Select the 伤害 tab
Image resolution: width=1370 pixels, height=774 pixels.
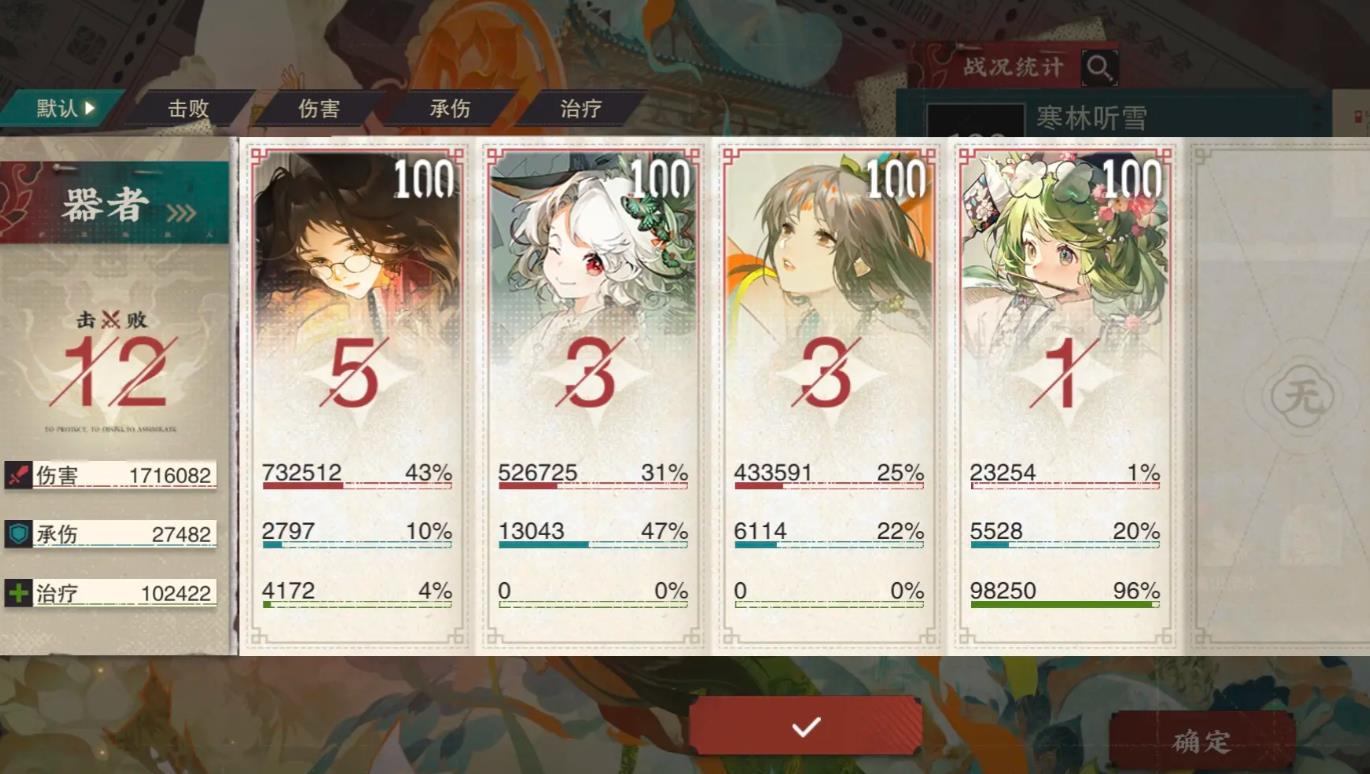319,109
